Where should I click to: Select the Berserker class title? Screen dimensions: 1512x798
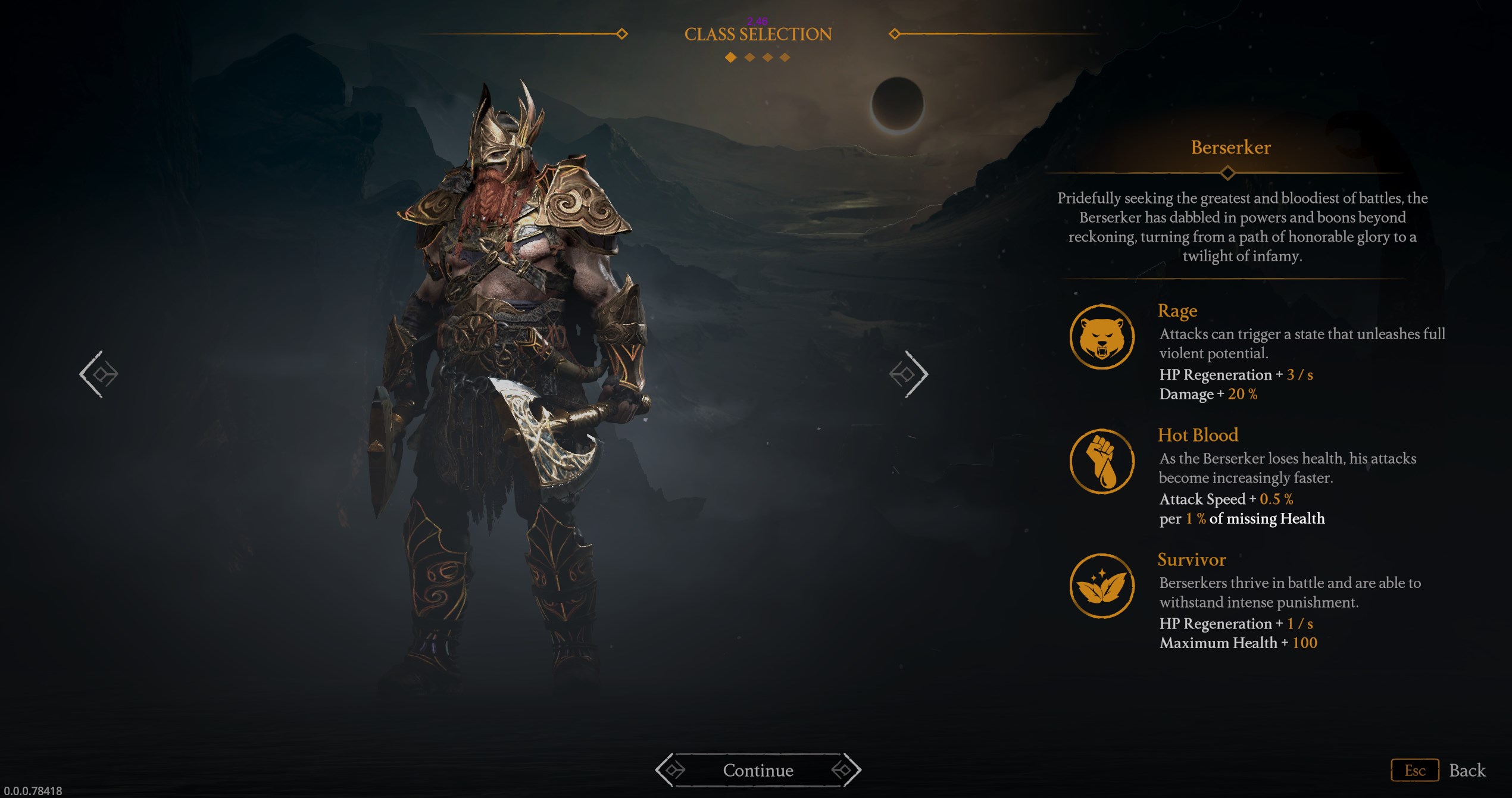[1229, 148]
